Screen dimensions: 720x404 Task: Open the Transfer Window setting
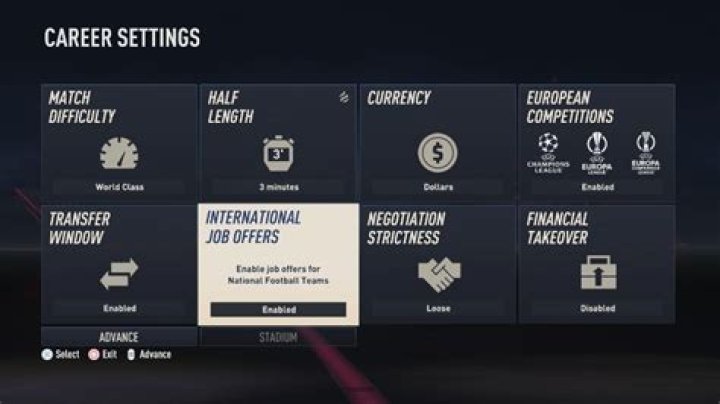pos(119,264)
